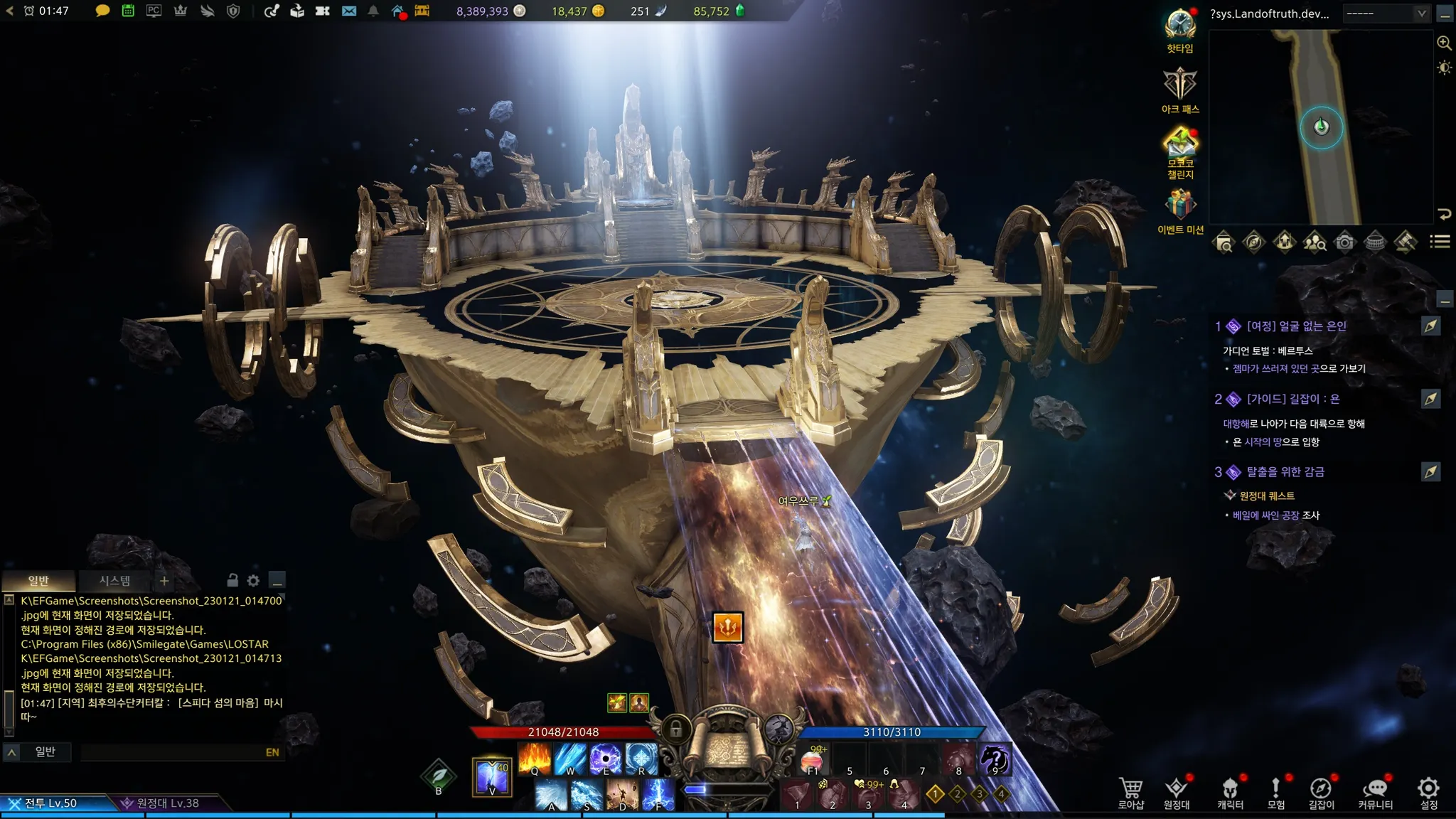Image resolution: width=1456 pixels, height=819 pixels.
Task: Open the 캐릭터 character menu
Action: 1230,792
